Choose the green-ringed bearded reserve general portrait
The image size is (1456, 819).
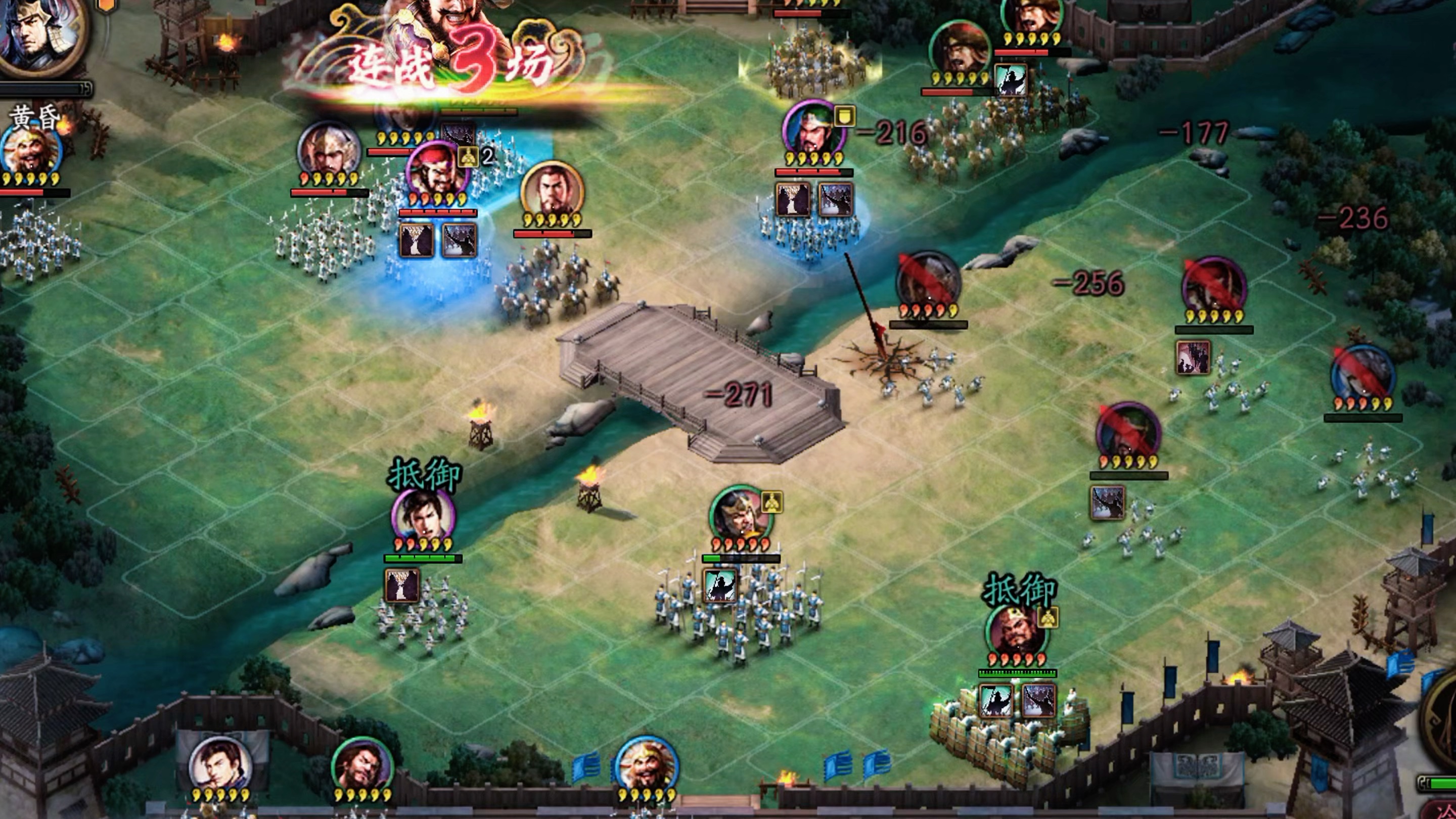click(362, 766)
